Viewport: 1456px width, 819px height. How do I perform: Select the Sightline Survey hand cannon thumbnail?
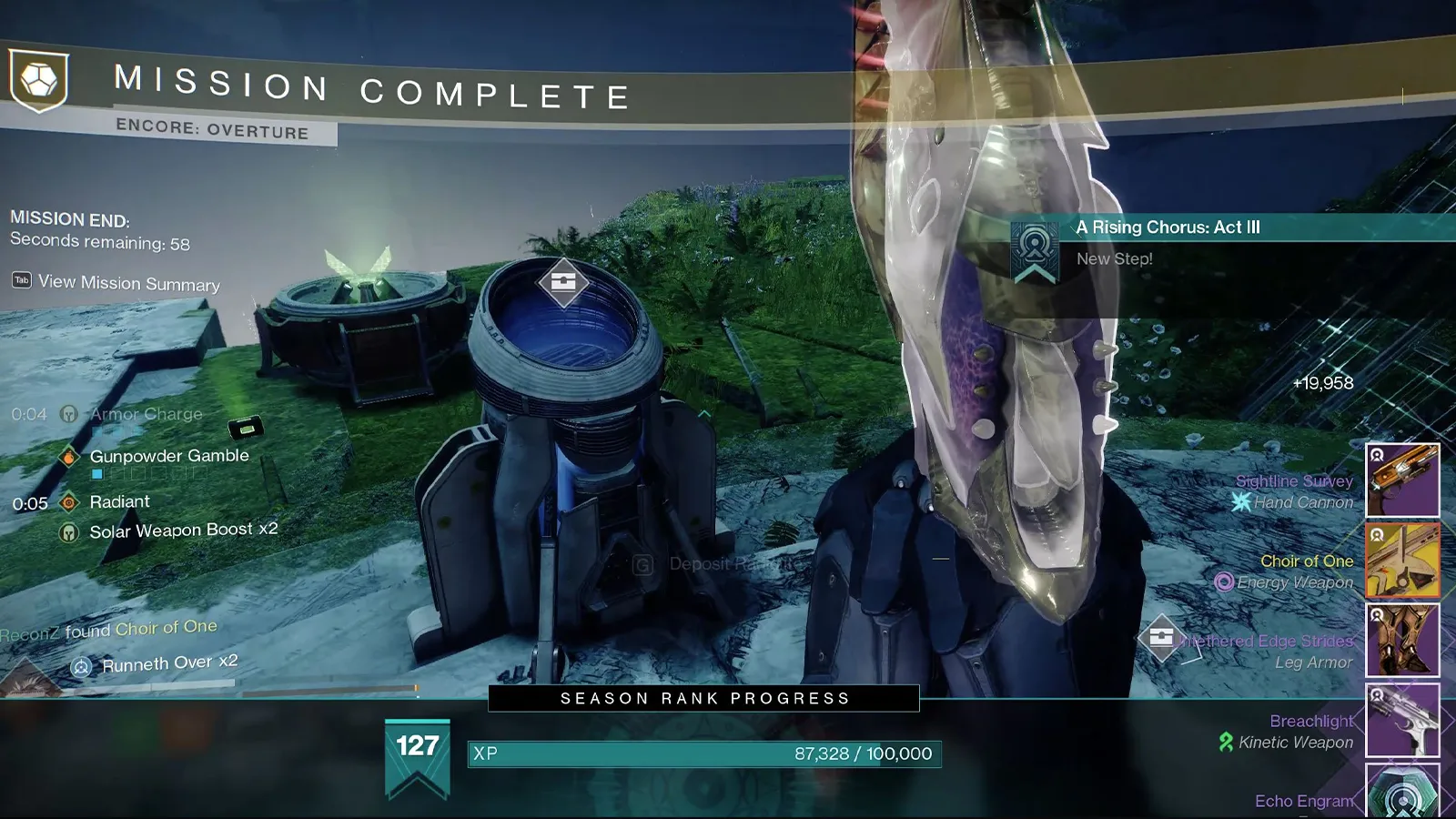coord(1402,481)
